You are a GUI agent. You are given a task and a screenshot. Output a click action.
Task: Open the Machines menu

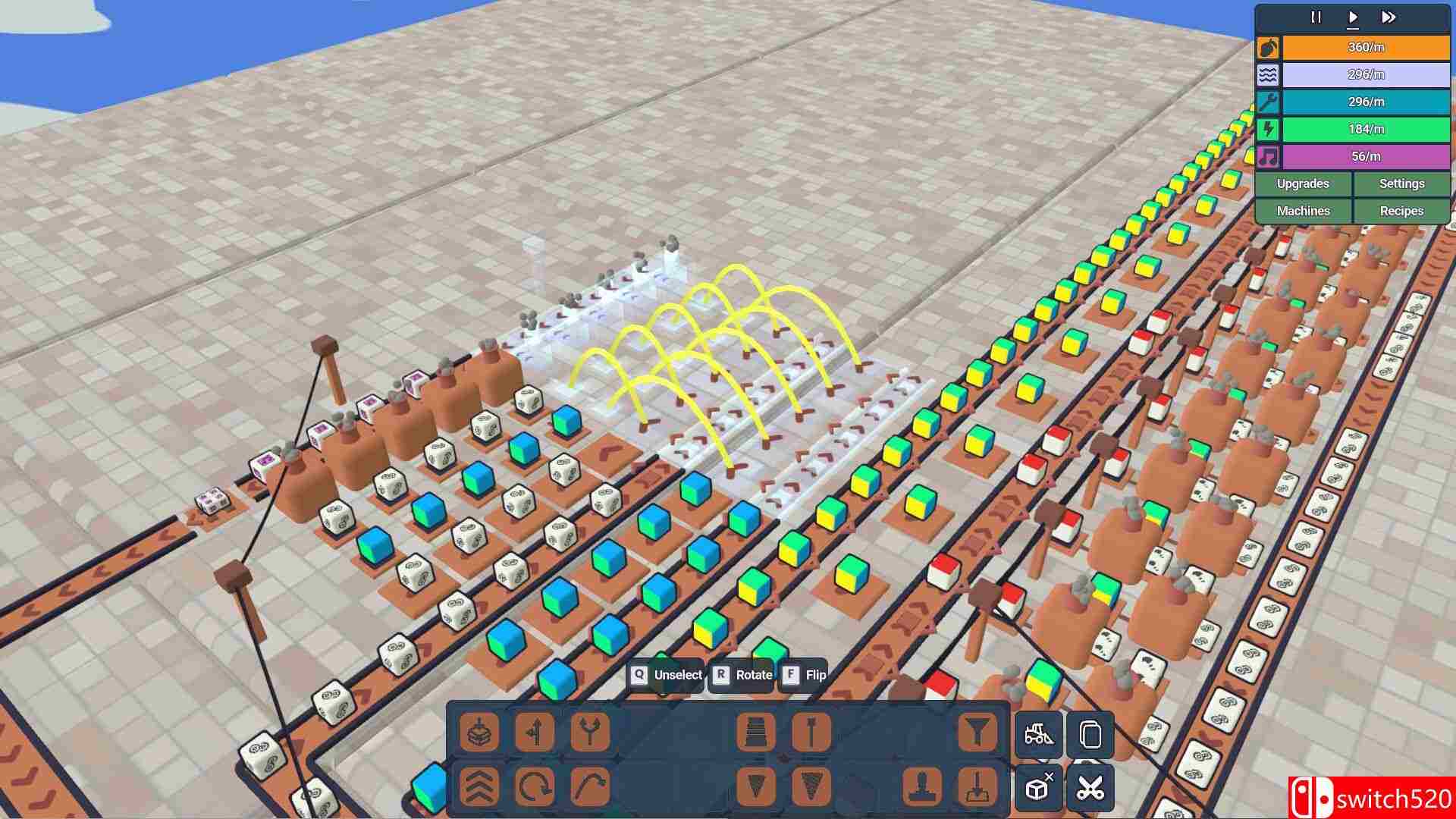(x=1303, y=211)
